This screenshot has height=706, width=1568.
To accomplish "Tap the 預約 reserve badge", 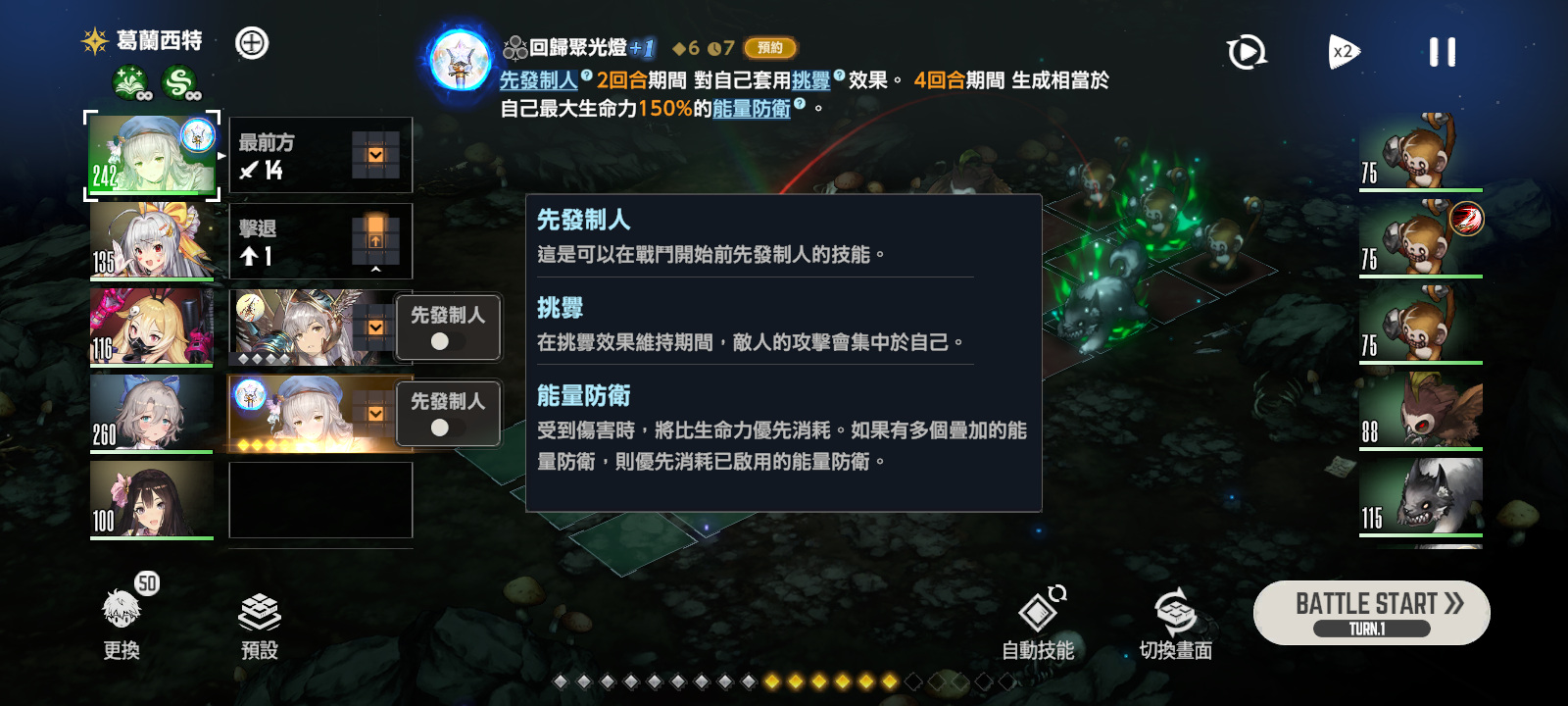I will coord(770,47).
